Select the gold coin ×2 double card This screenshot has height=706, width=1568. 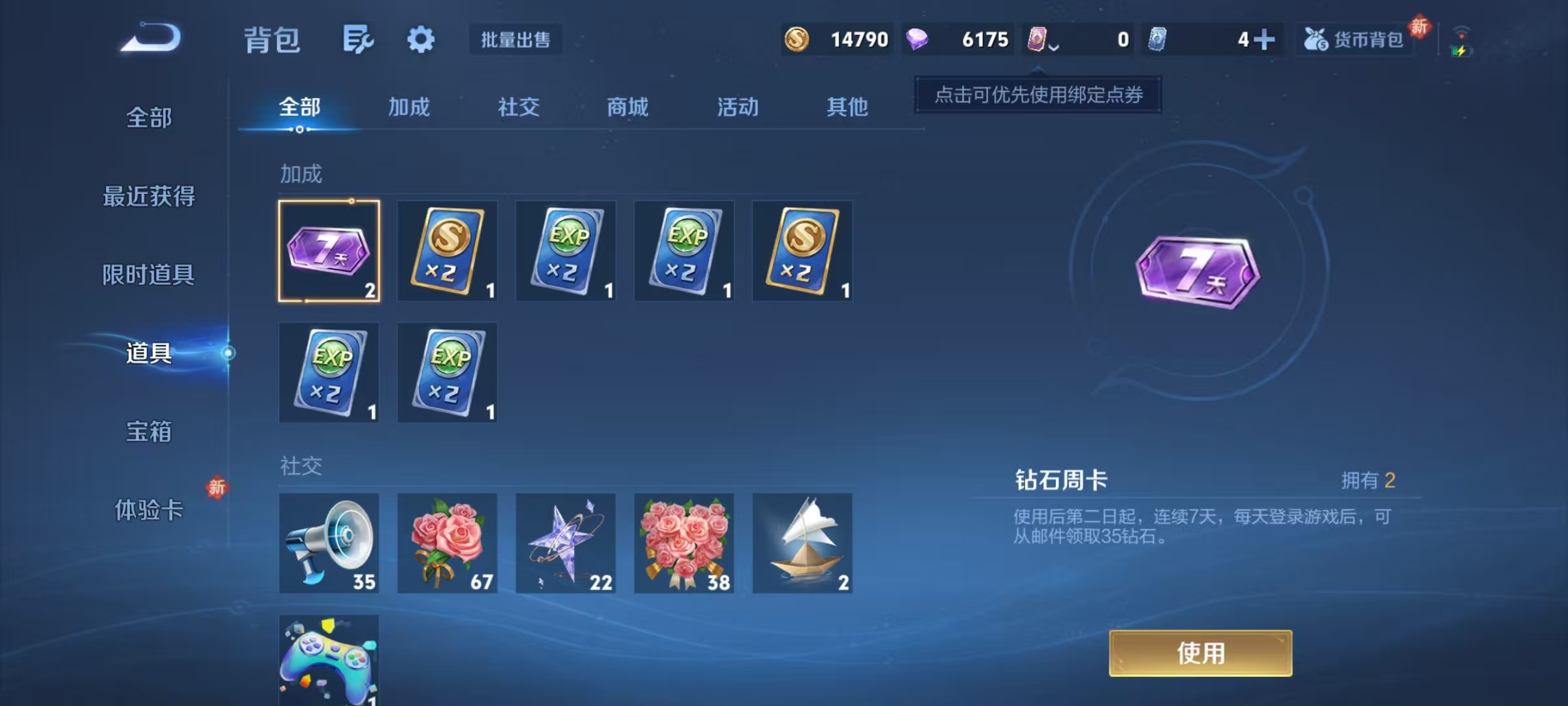click(x=447, y=251)
